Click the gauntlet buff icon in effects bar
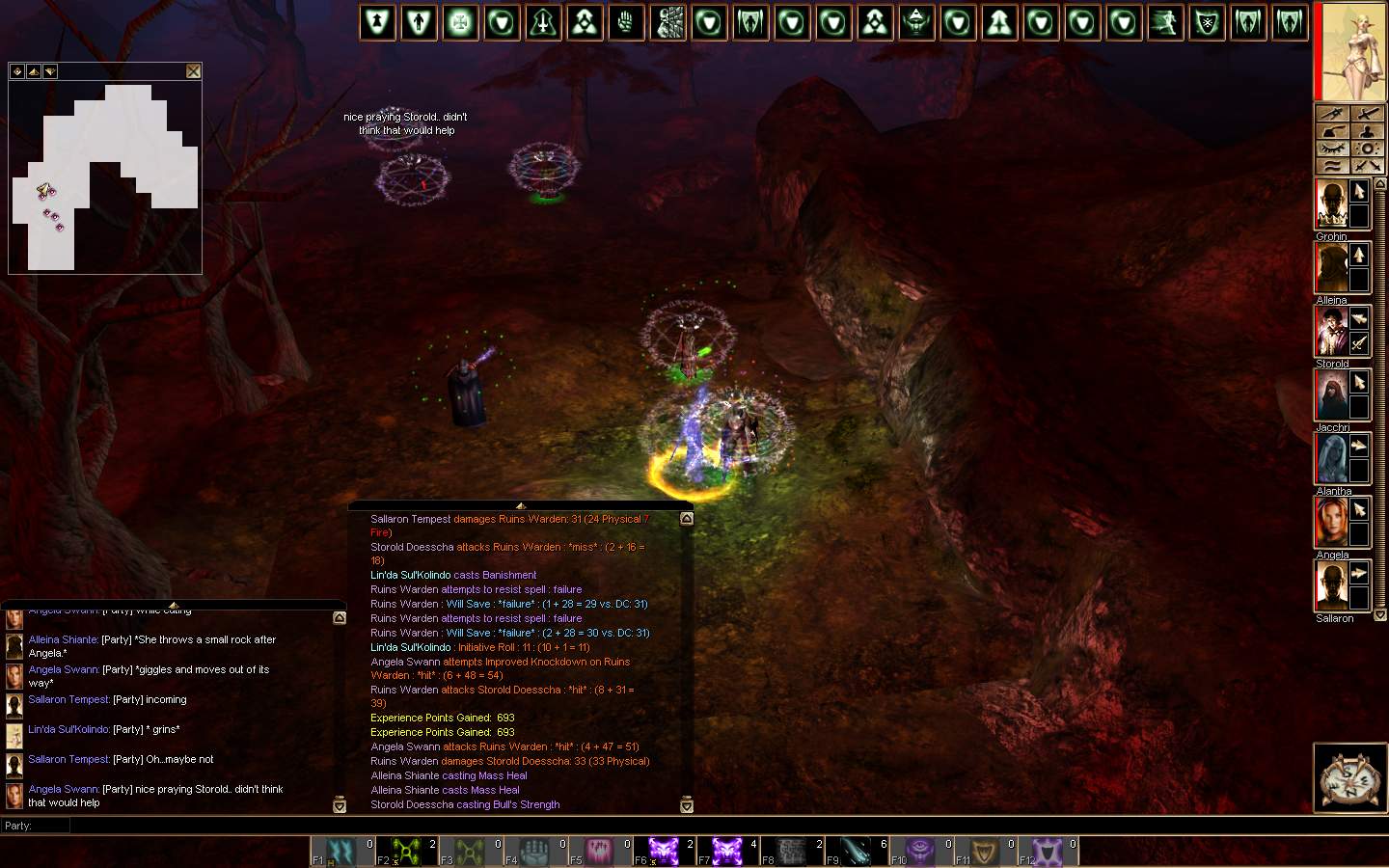The height and width of the screenshot is (868, 1389). [x=625, y=22]
